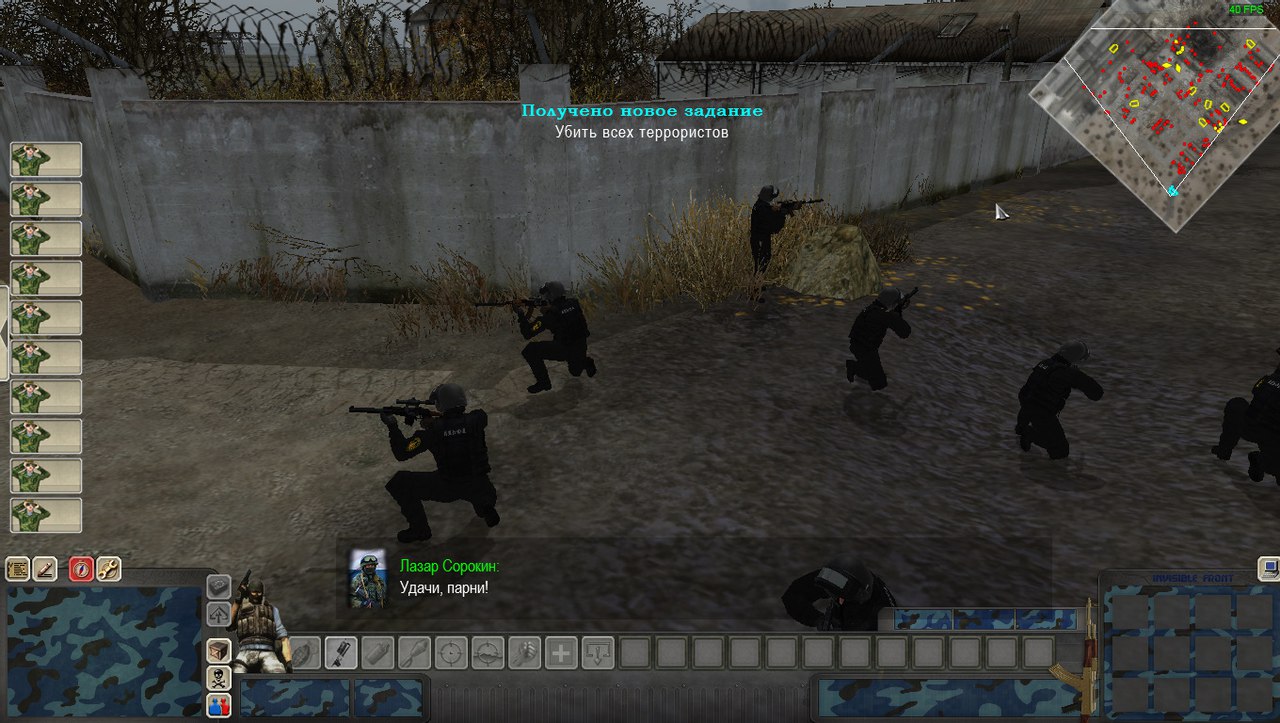Click the upward arrow stance button
The width and height of the screenshot is (1280, 723).
coord(218,614)
